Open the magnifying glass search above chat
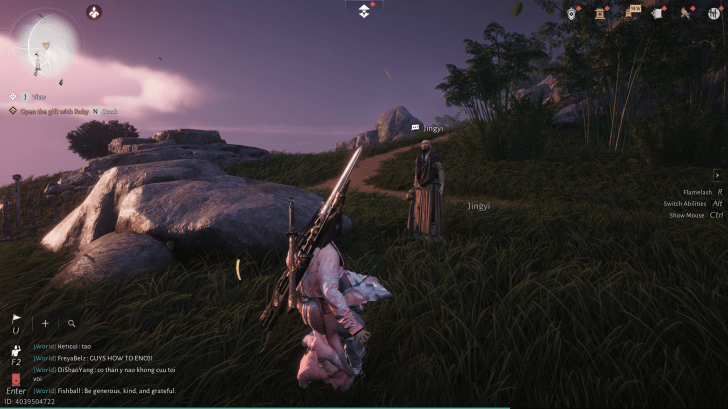Screen dimensions: 728x409 pos(72,324)
